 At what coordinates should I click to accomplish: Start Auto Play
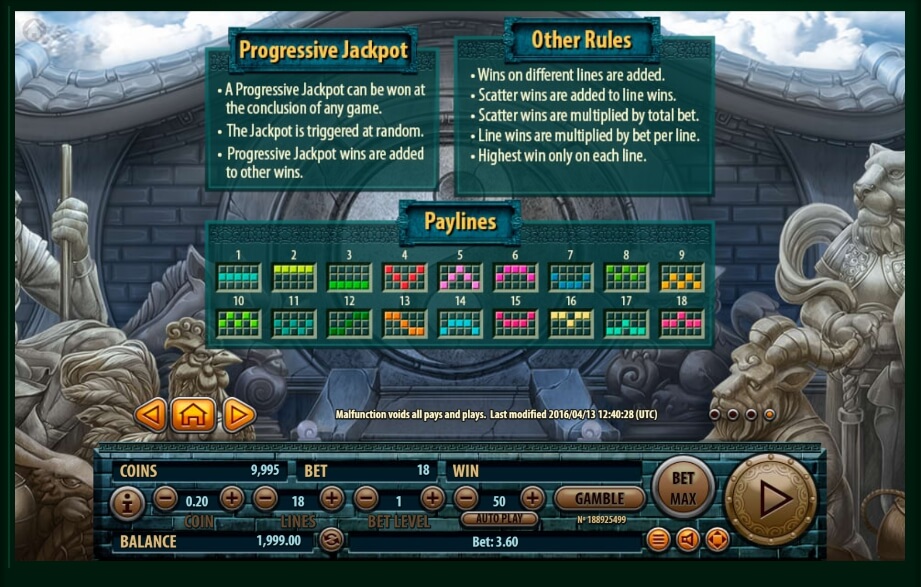(499, 519)
